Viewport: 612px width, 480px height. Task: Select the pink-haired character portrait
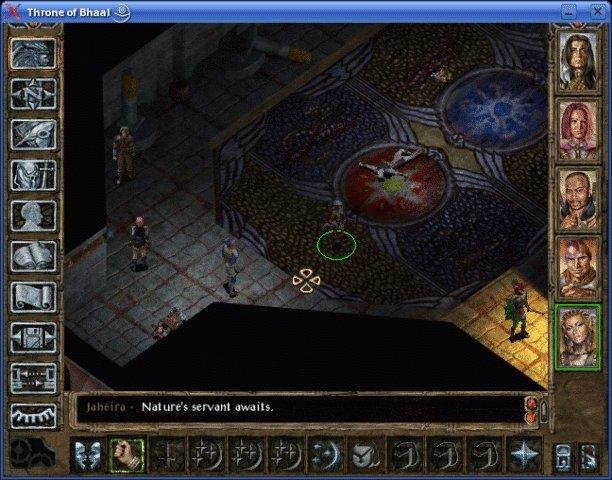point(578,128)
